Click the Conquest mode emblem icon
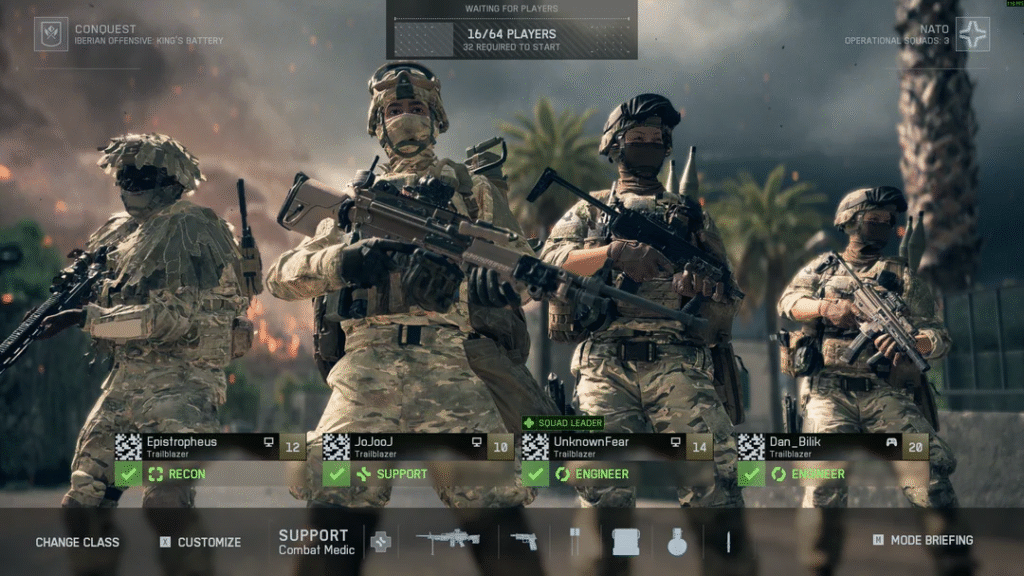 point(51,34)
